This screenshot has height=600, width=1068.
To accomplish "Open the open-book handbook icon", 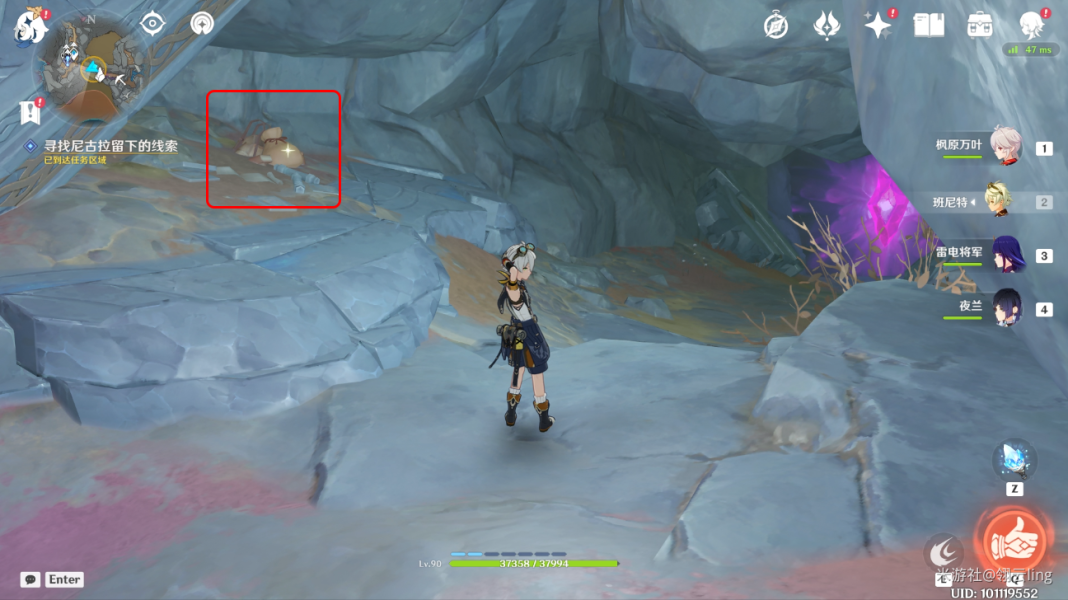I will (x=929, y=26).
